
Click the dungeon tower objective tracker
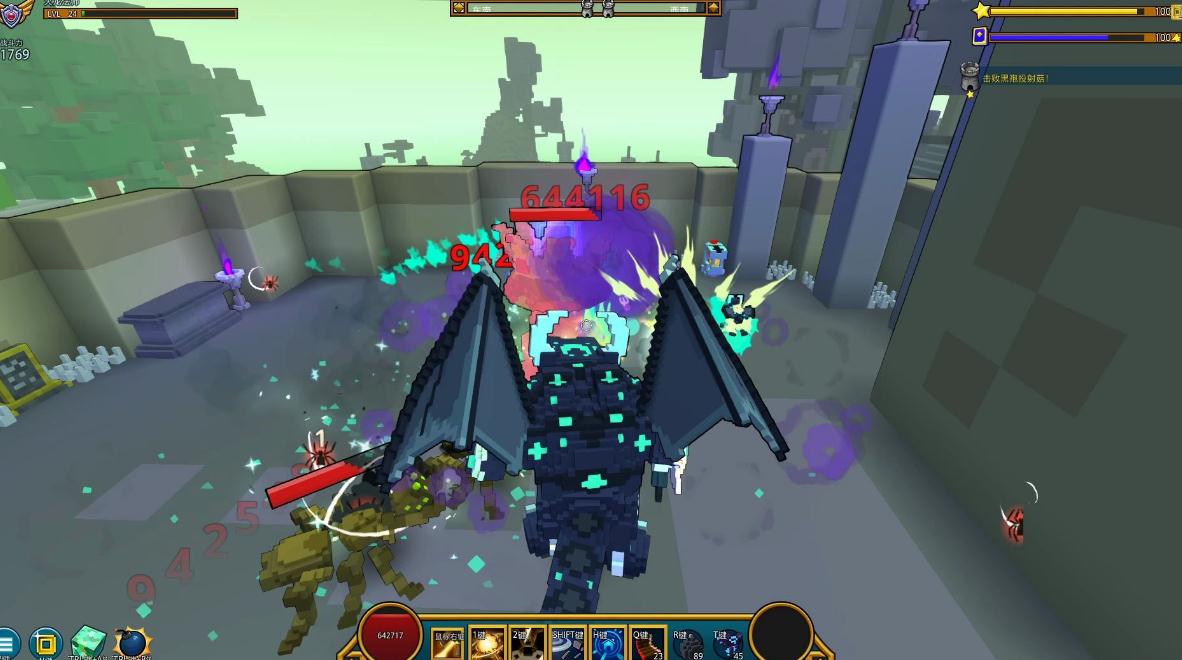coord(969,78)
